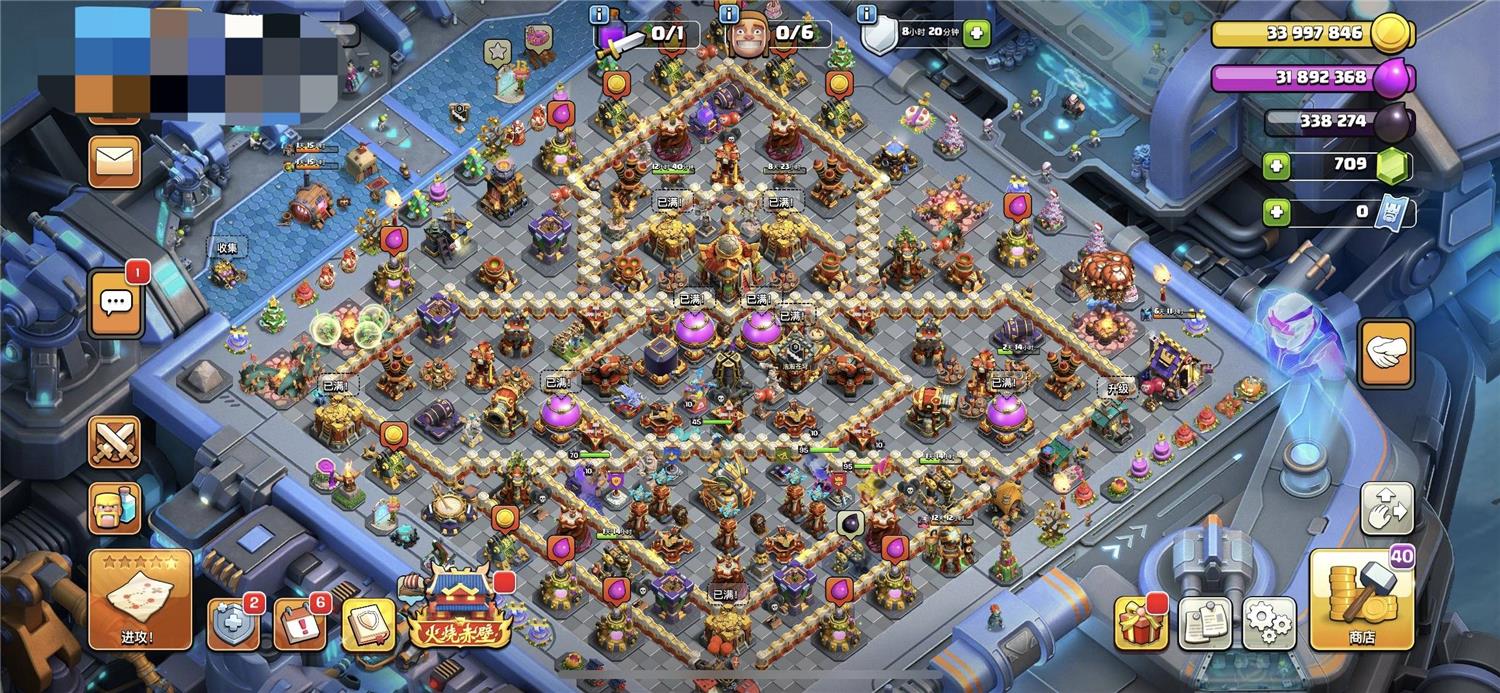Show info for the 0/6 builders
The height and width of the screenshot is (693, 1500).
click(729, 12)
